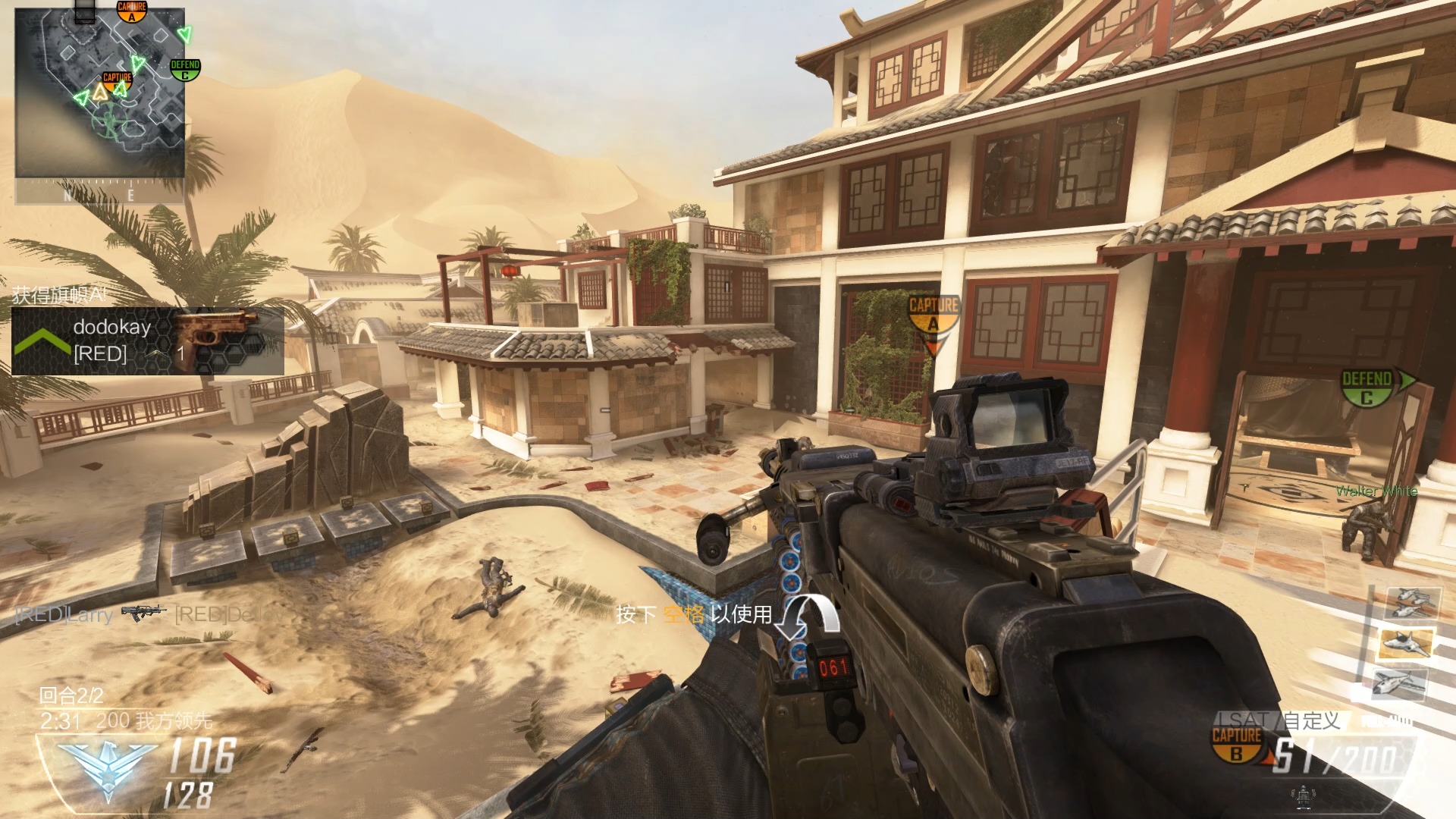Open the dodokay [RED] player card
The height and width of the screenshot is (819, 1456).
tap(148, 340)
